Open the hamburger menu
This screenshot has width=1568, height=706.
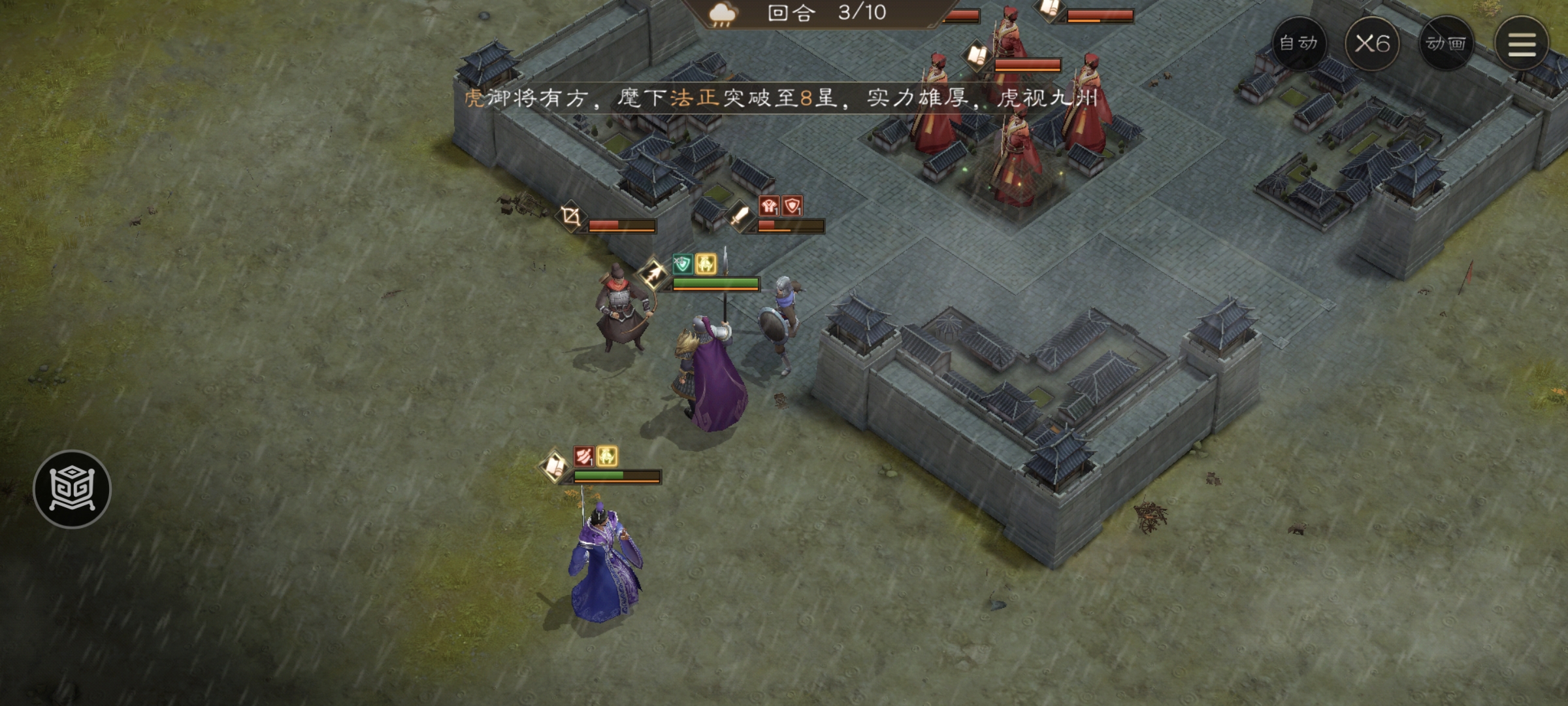(1521, 44)
